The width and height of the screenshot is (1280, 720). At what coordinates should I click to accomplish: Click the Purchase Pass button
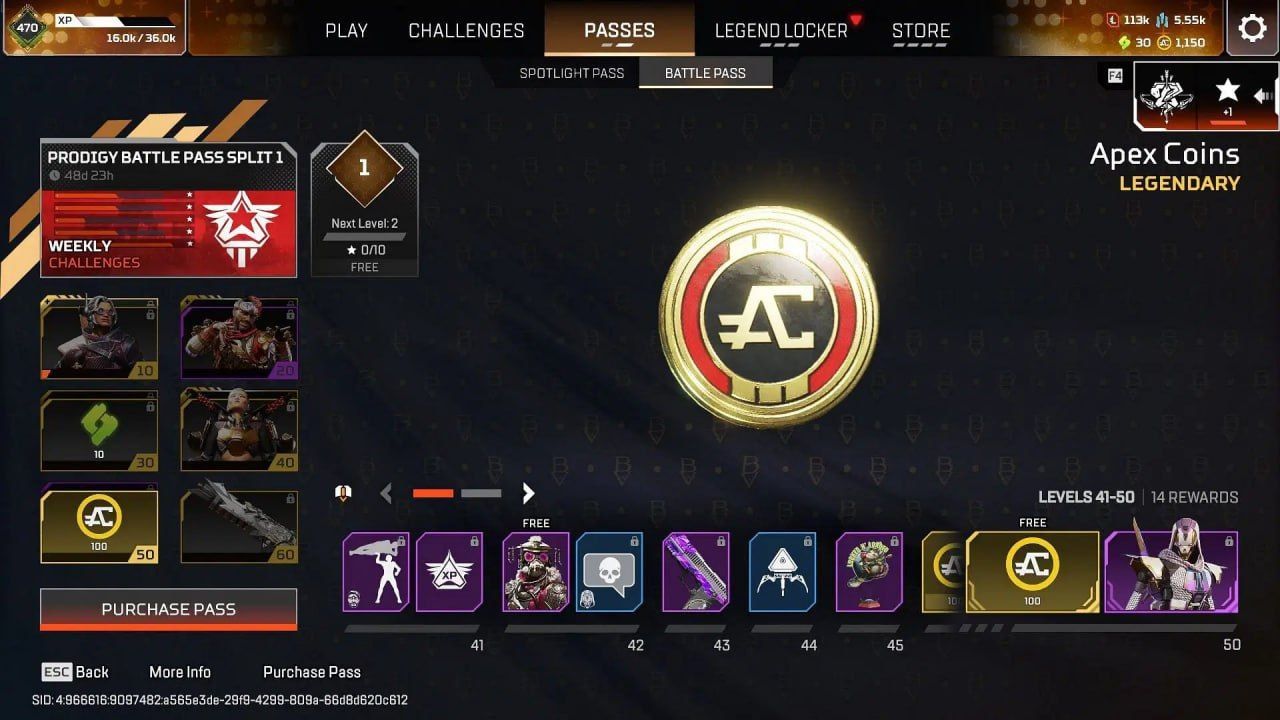click(167, 609)
